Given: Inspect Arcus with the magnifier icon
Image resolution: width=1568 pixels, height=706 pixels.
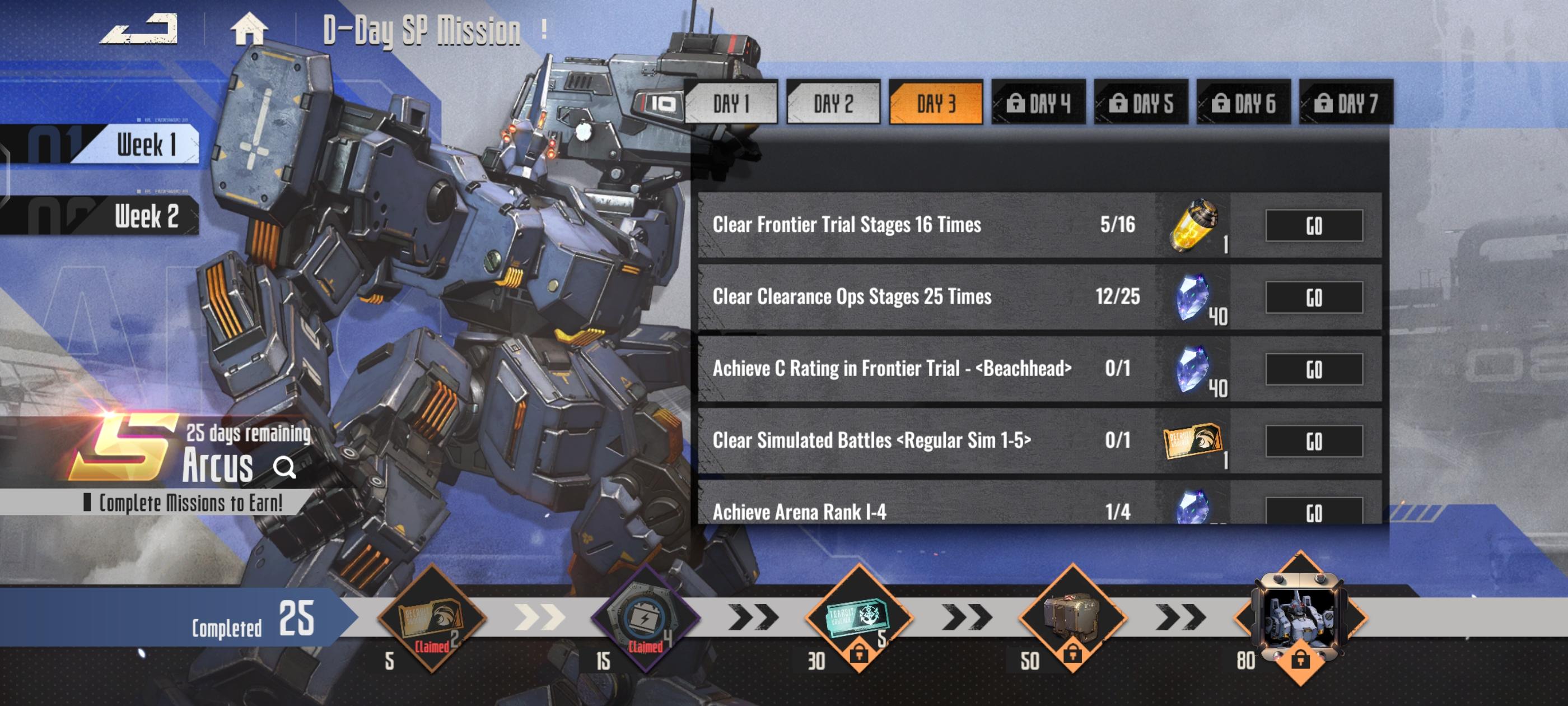Looking at the screenshot, I should point(284,467).
